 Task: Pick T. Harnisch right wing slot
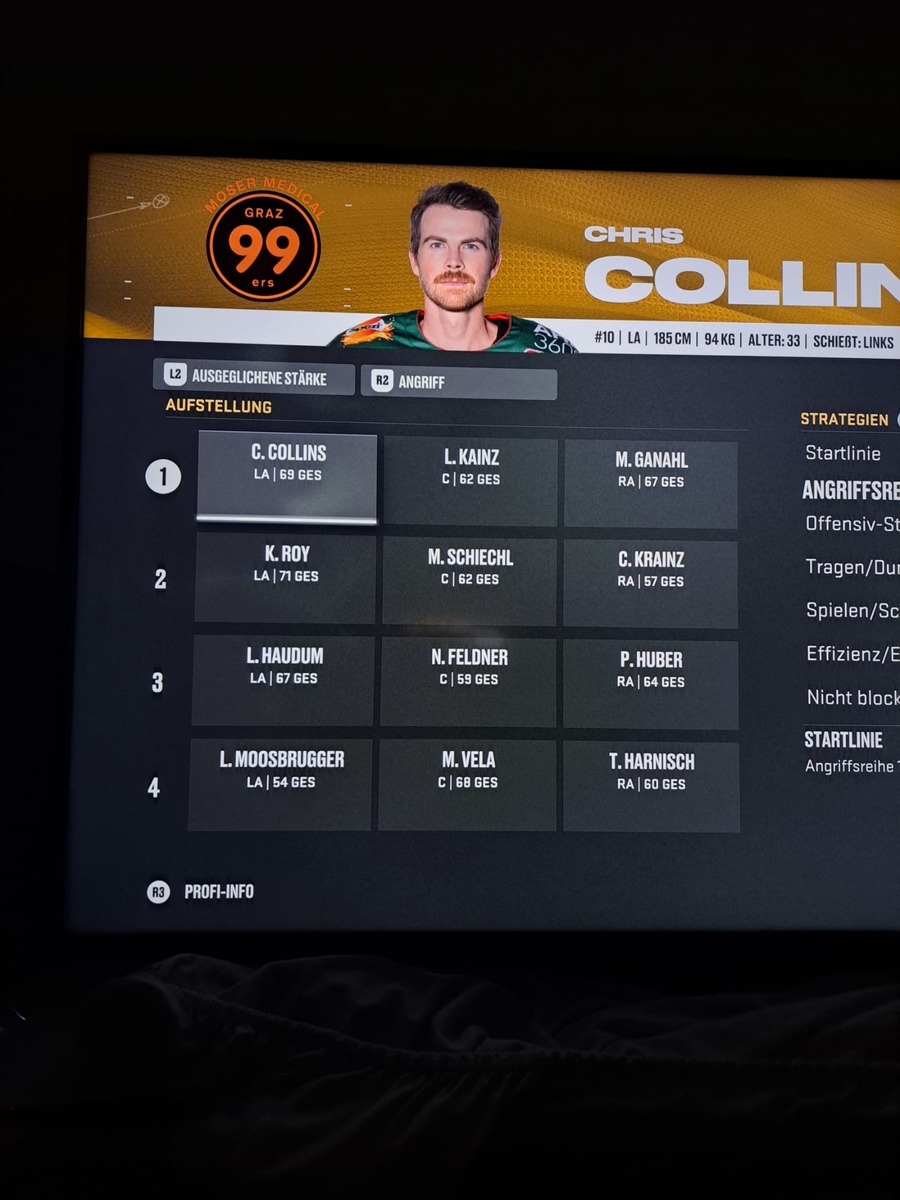click(651, 786)
